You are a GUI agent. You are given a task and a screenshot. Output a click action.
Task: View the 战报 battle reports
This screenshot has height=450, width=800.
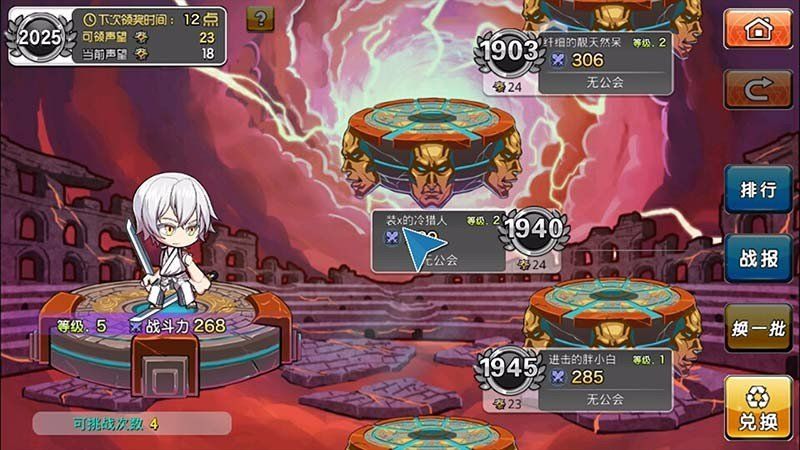pos(758,257)
